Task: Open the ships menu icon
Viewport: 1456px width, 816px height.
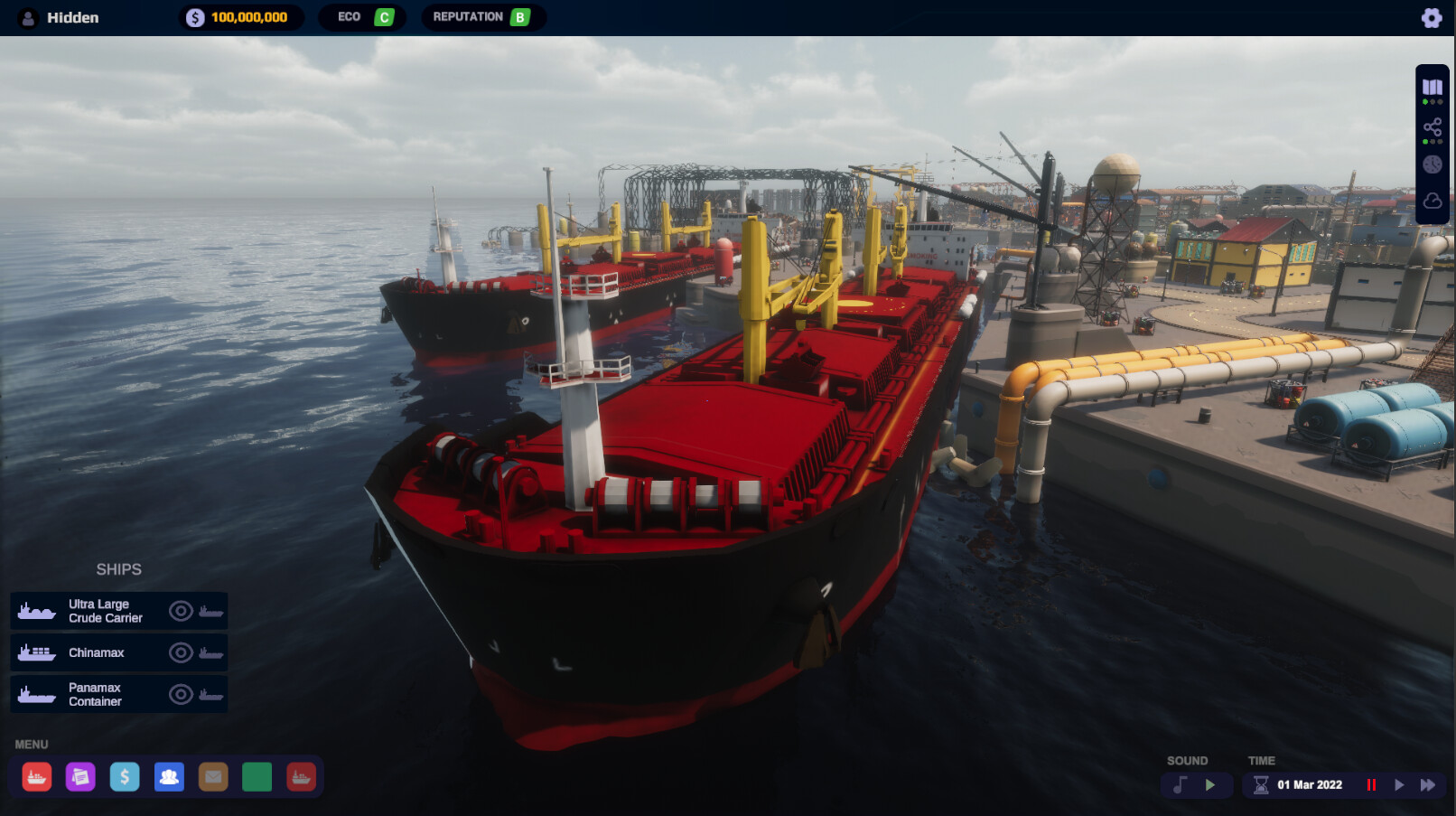Action: 37,776
